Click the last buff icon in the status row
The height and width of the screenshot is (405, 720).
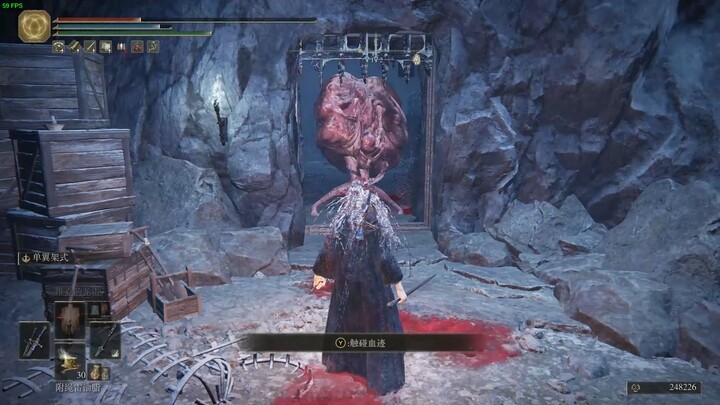pyautogui.click(x=153, y=46)
